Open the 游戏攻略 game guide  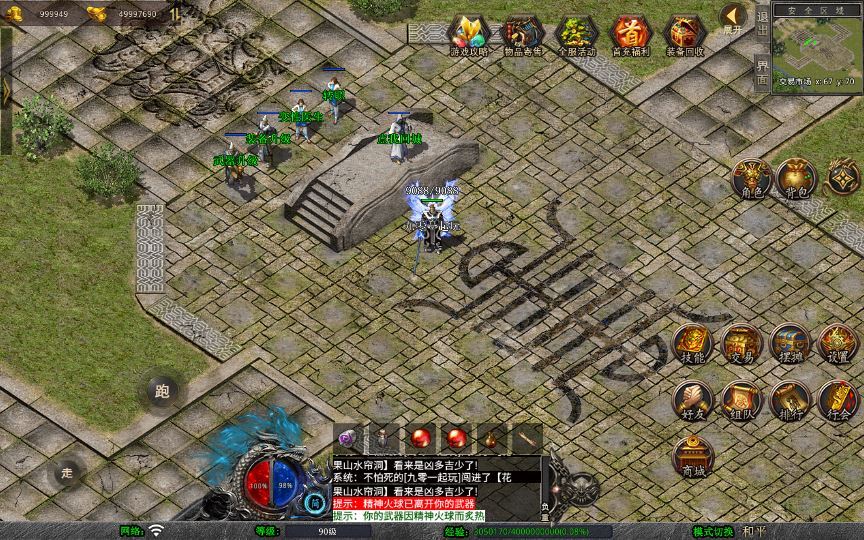point(469,34)
